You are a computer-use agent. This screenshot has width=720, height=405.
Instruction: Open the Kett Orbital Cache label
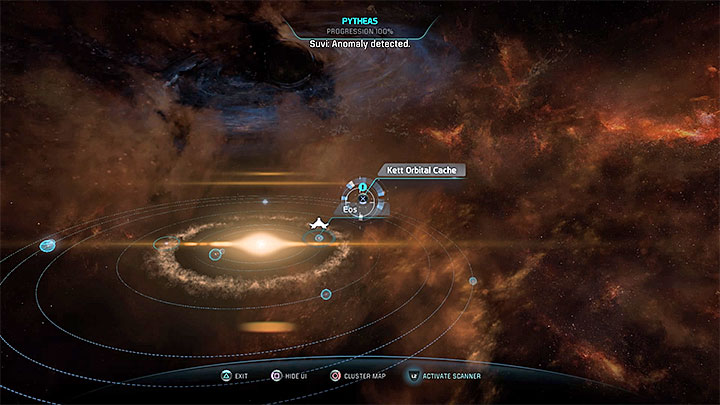tap(419, 171)
